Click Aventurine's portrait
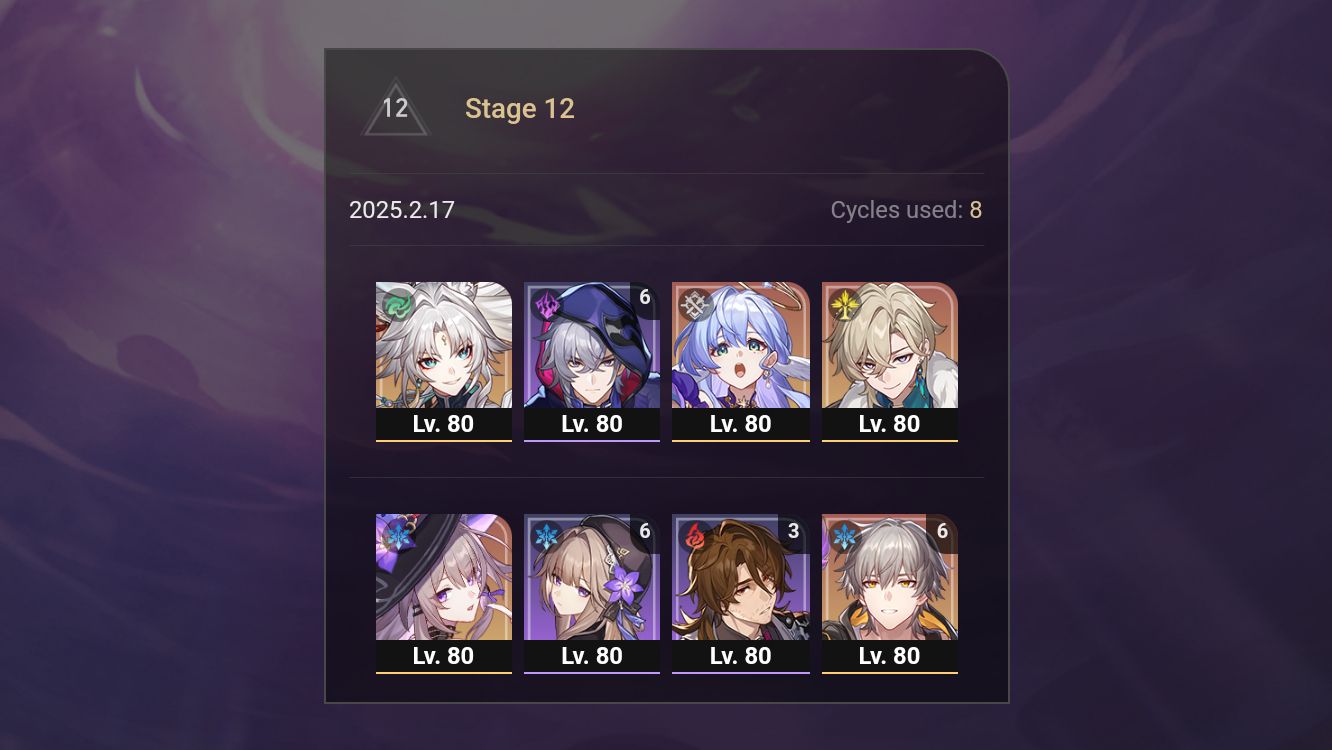Viewport: 1332px width, 750px height. pyautogui.click(x=889, y=345)
